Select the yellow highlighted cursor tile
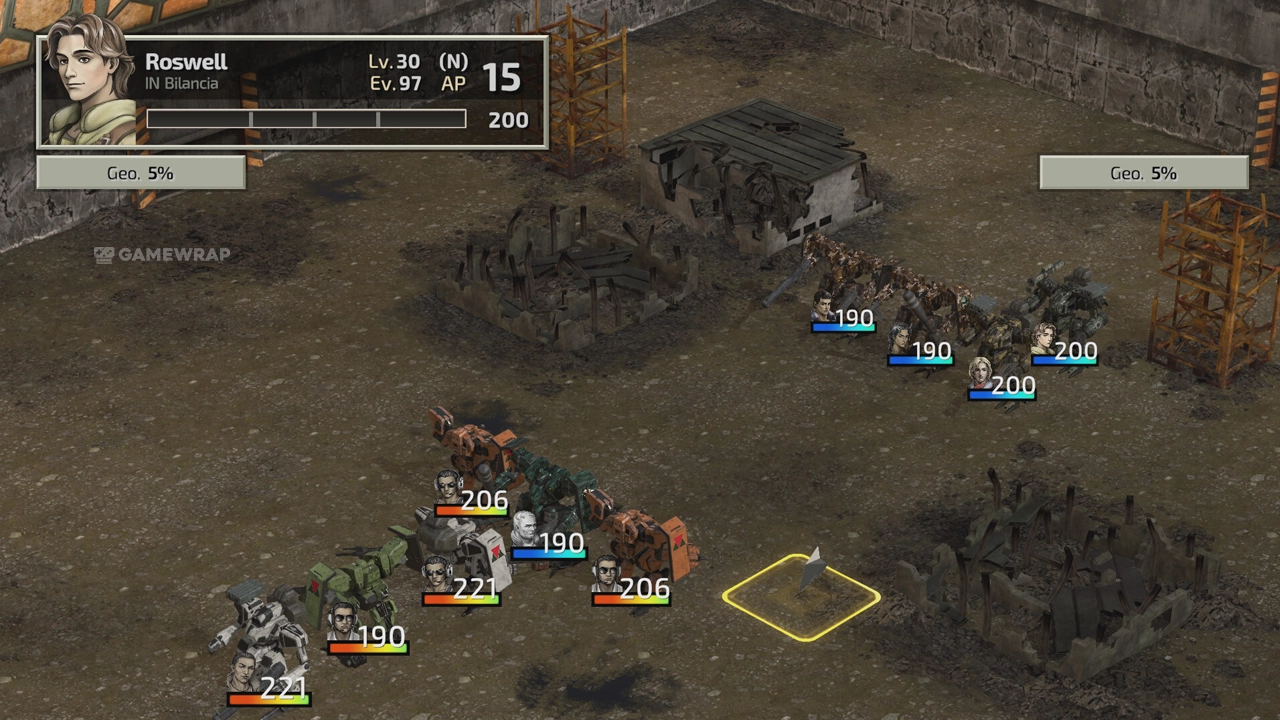 click(801, 597)
